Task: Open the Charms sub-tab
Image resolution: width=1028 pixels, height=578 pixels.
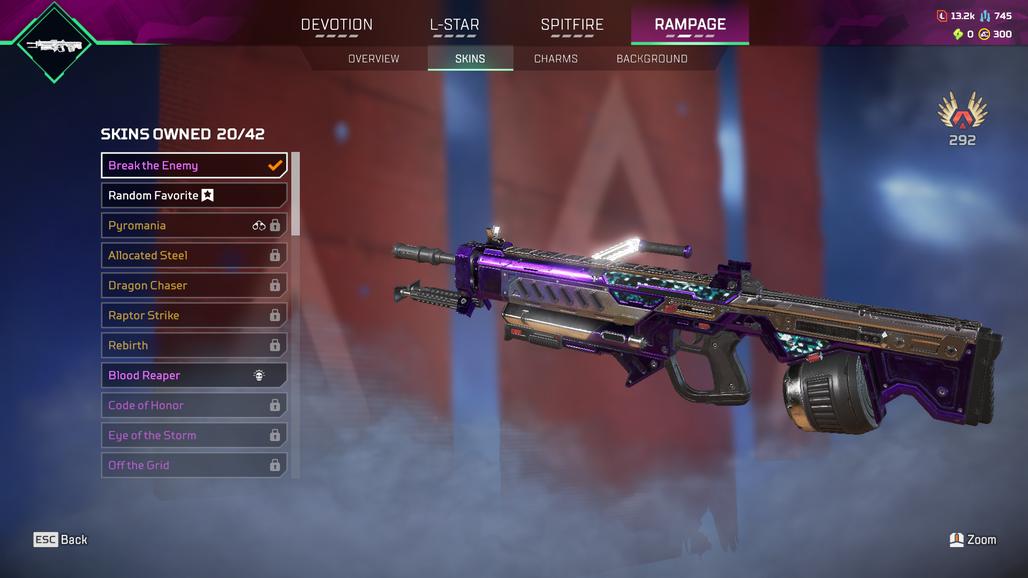Action: 556,59
